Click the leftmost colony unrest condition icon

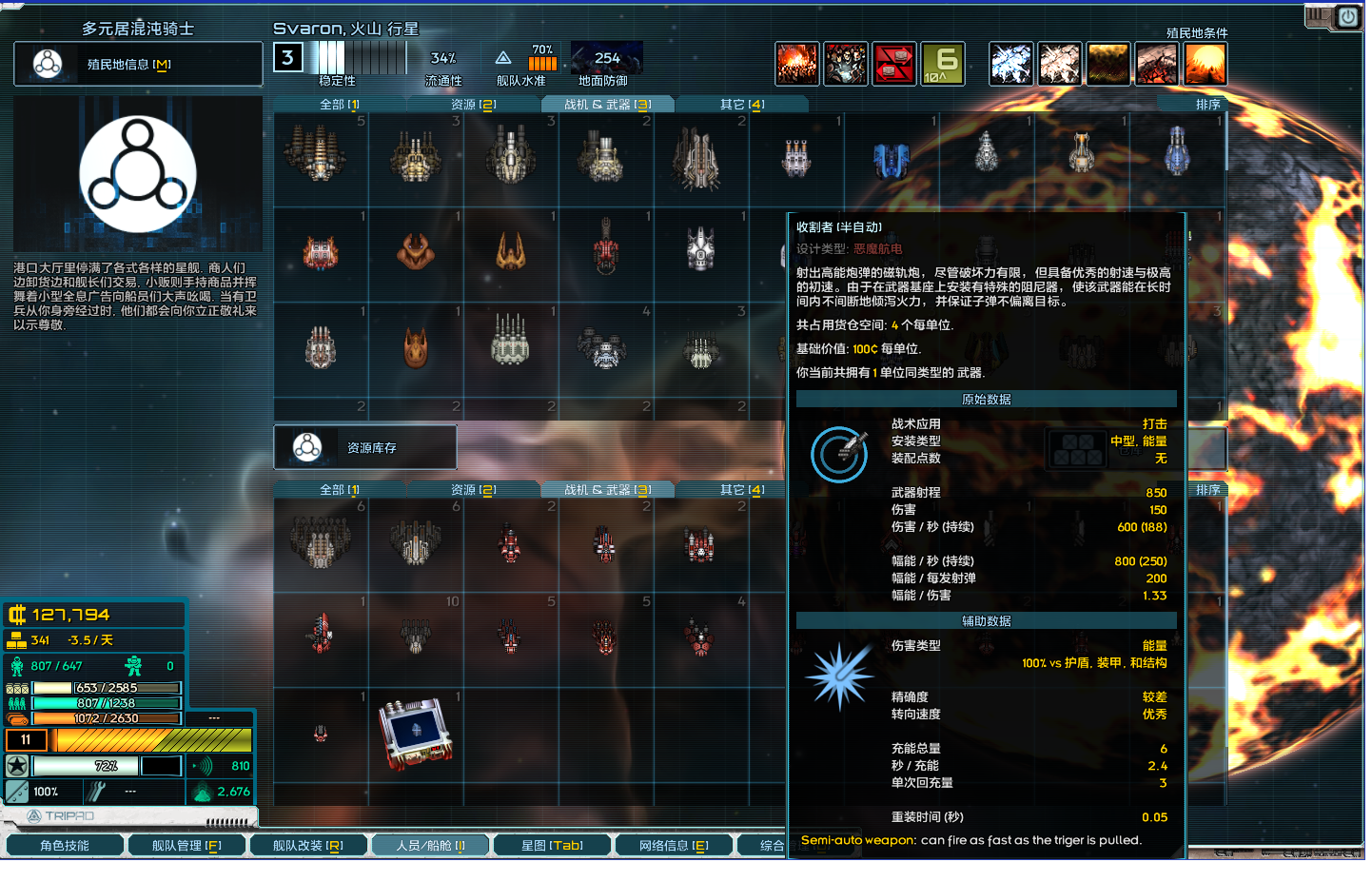[797, 64]
